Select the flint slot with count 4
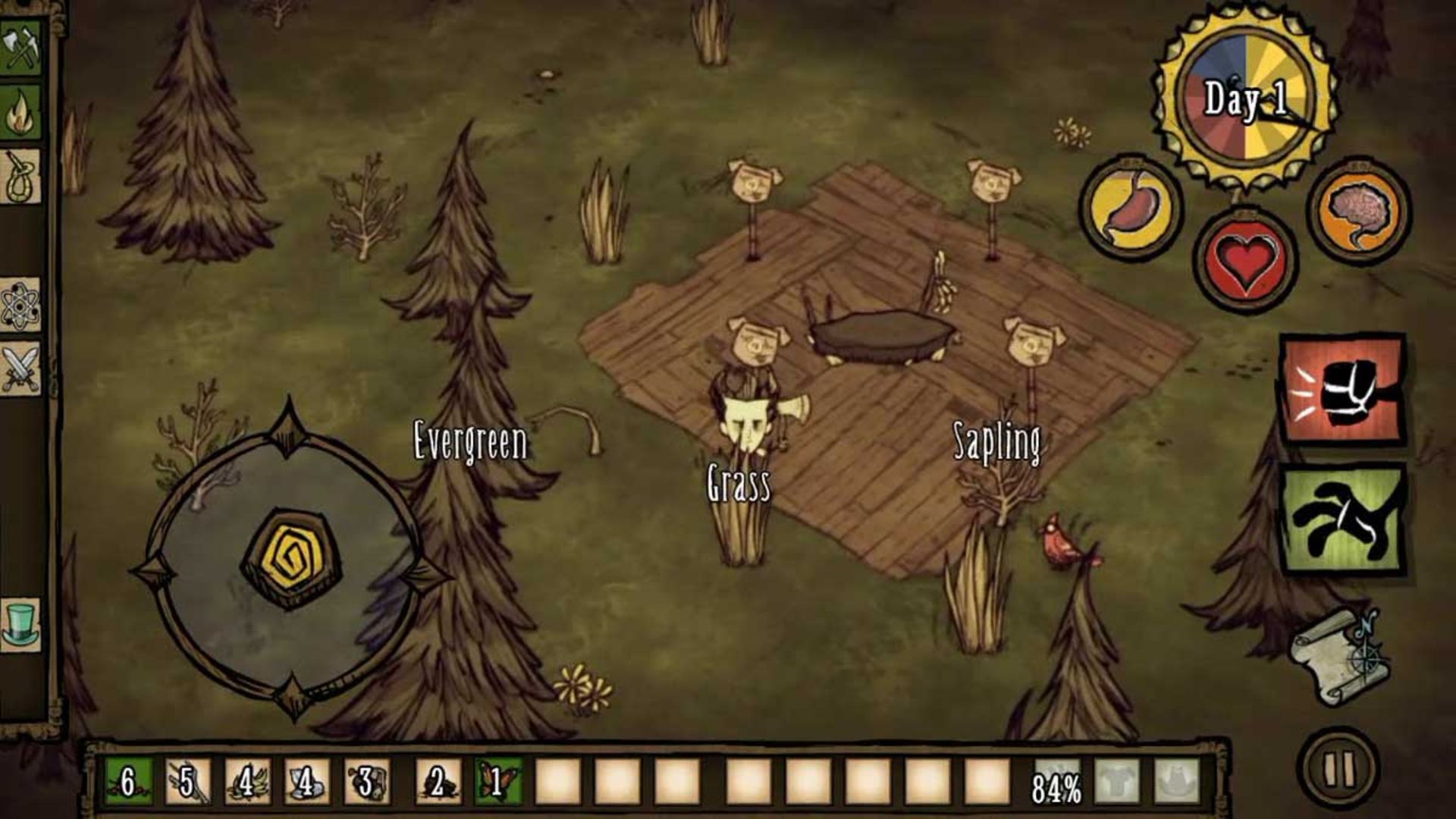The image size is (1456, 819). pos(307,781)
